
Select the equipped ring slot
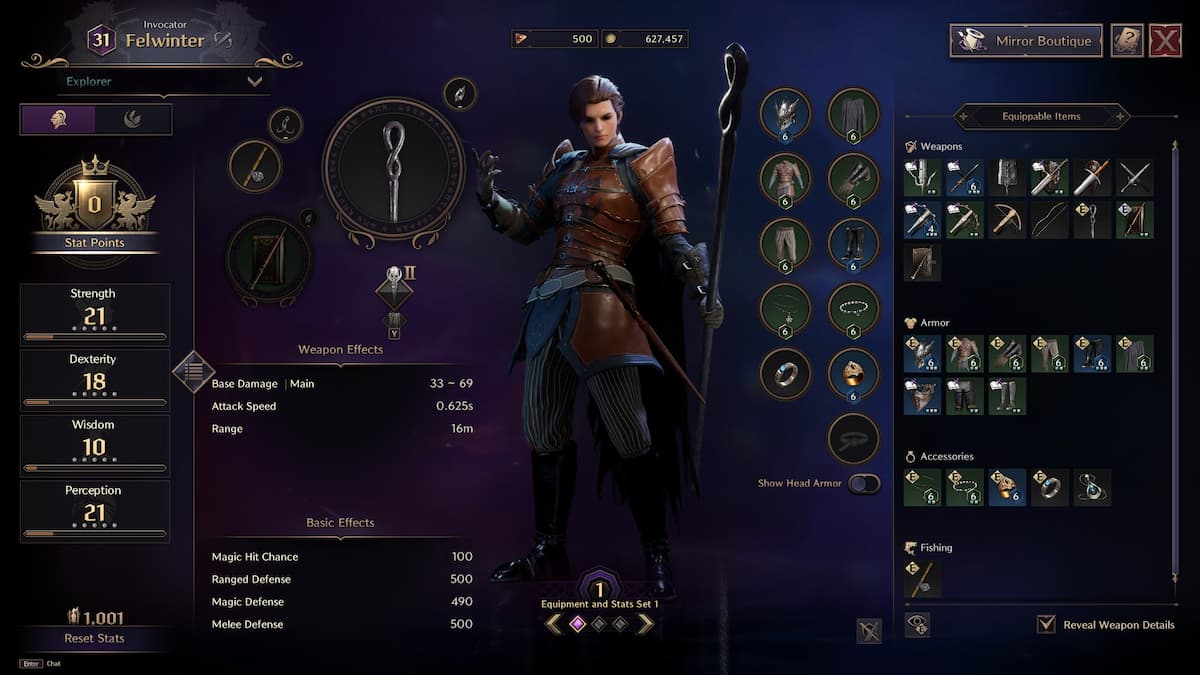786,373
